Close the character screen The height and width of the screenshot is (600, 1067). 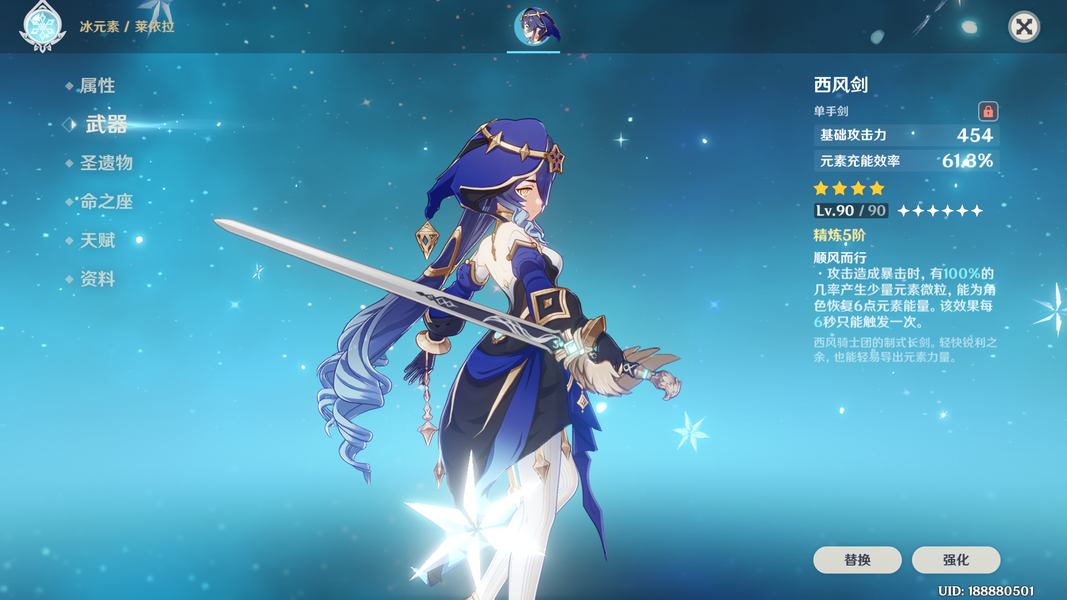[x=1023, y=27]
